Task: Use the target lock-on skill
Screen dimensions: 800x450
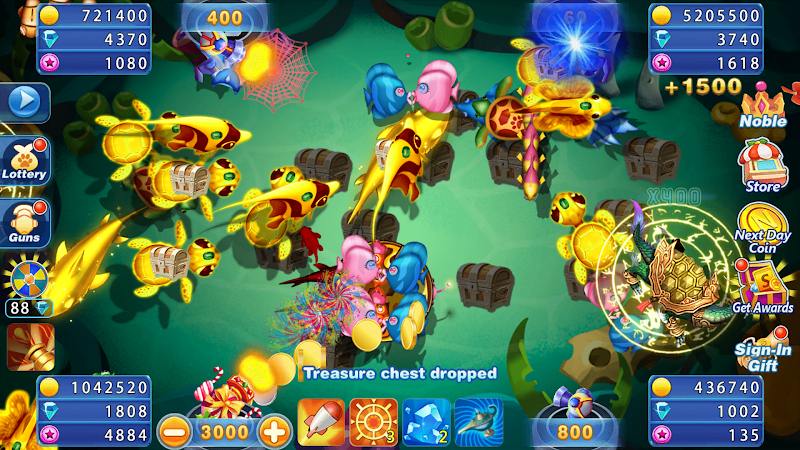Action: tap(373, 422)
